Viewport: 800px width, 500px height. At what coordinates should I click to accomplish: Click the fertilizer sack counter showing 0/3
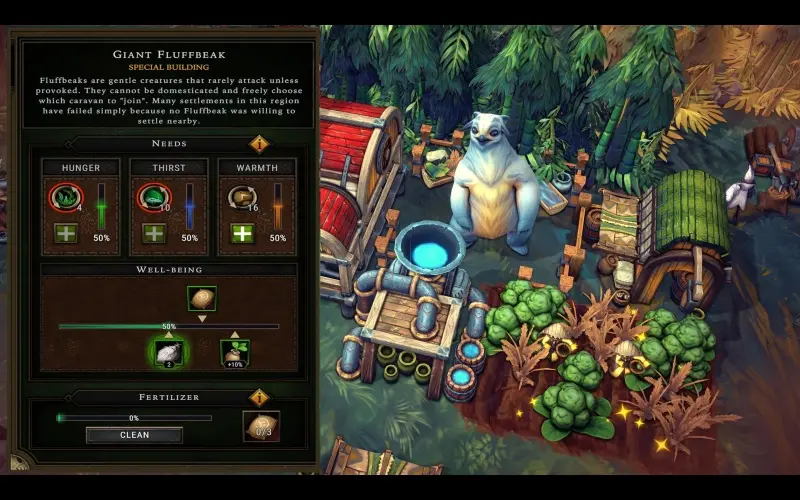[x=262, y=427]
